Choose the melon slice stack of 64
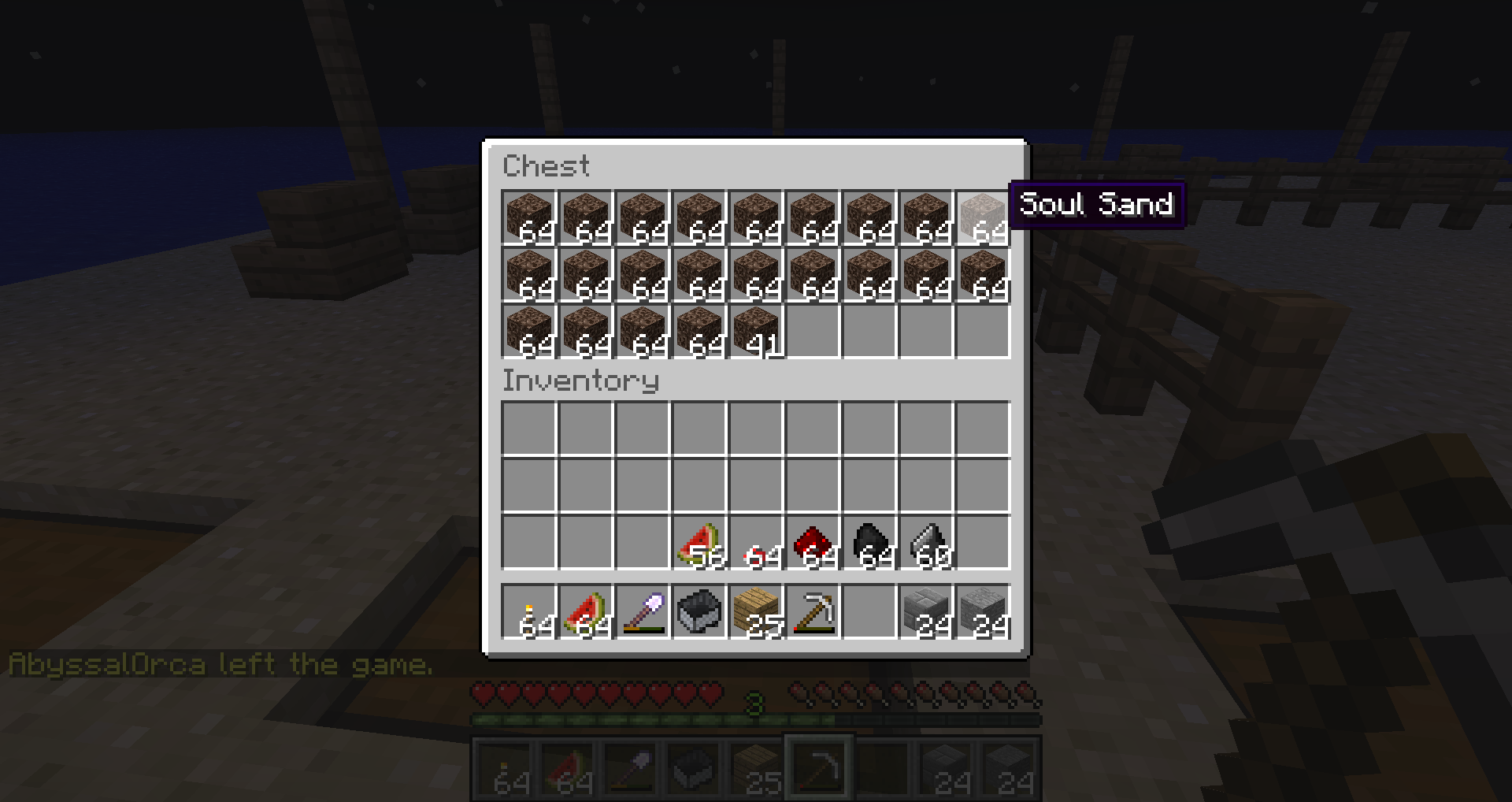This screenshot has width=1512, height=802. point(586,612)
